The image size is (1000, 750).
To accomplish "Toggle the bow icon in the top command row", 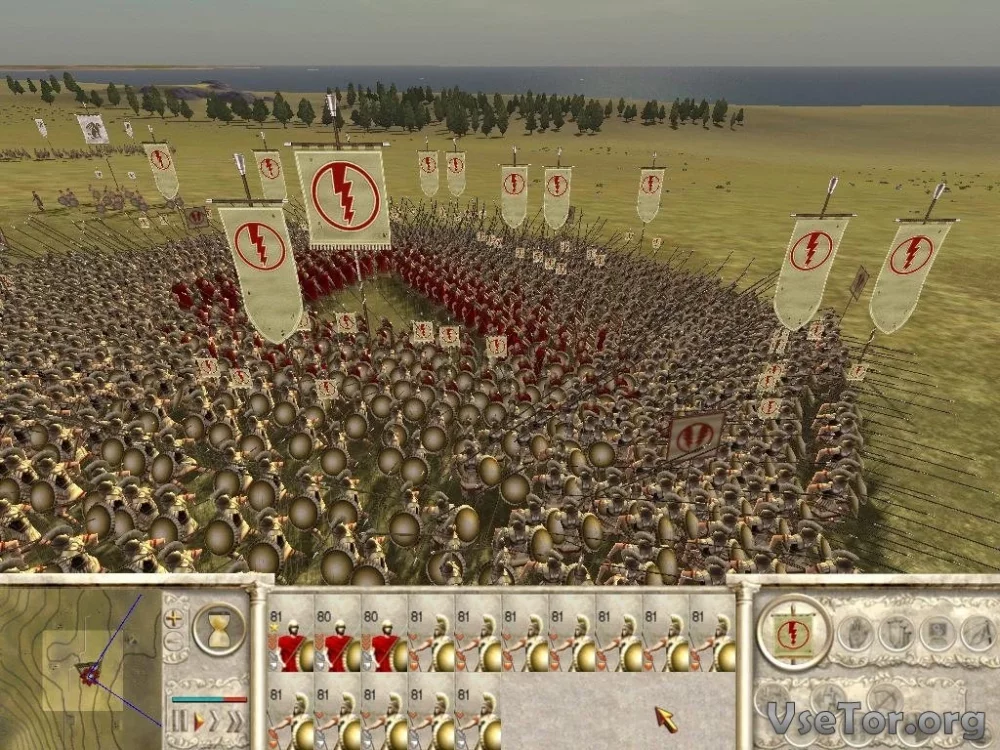I will (976, 632).
